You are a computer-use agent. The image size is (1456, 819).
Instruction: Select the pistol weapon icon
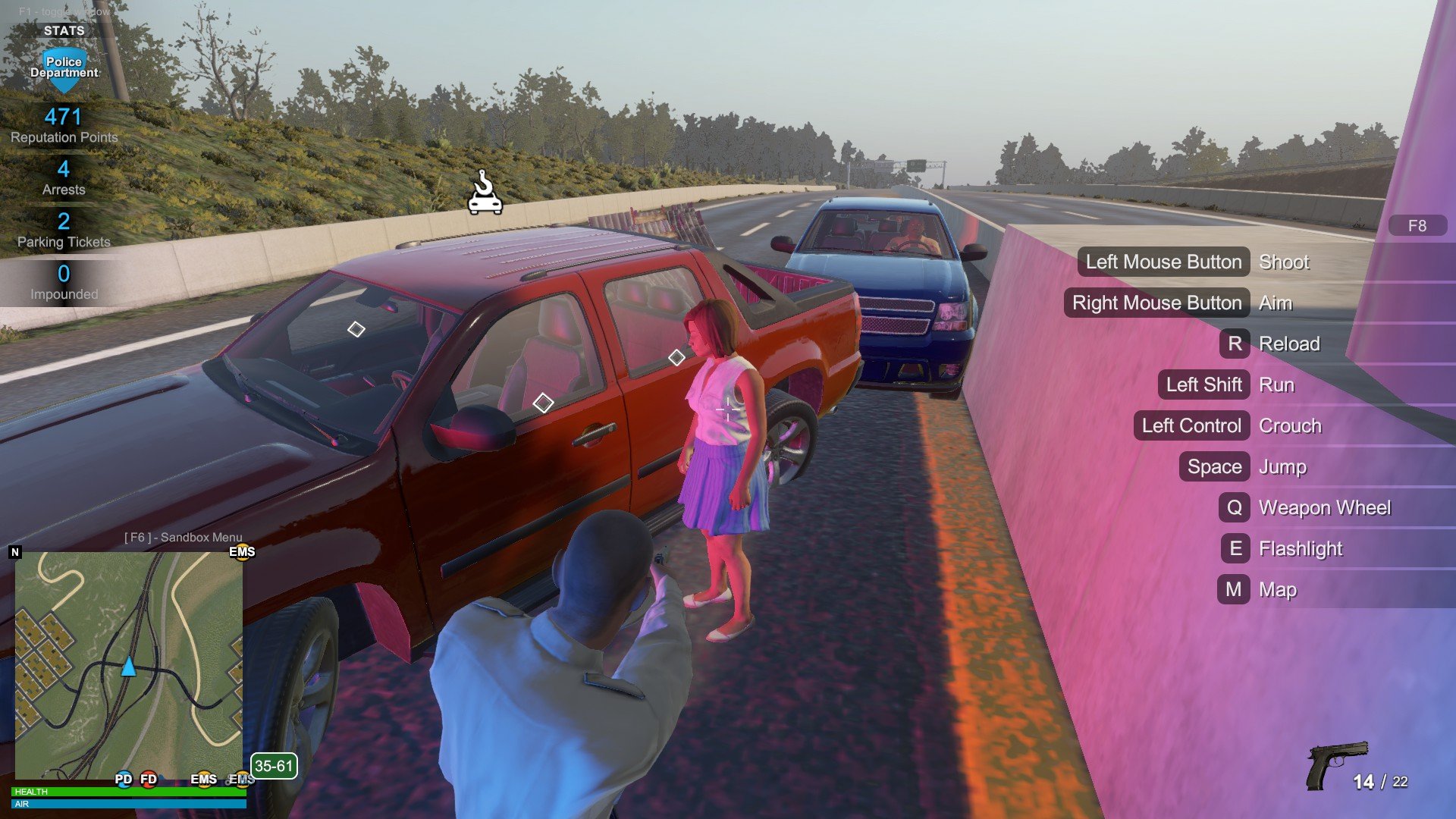tap(1336, 764)
